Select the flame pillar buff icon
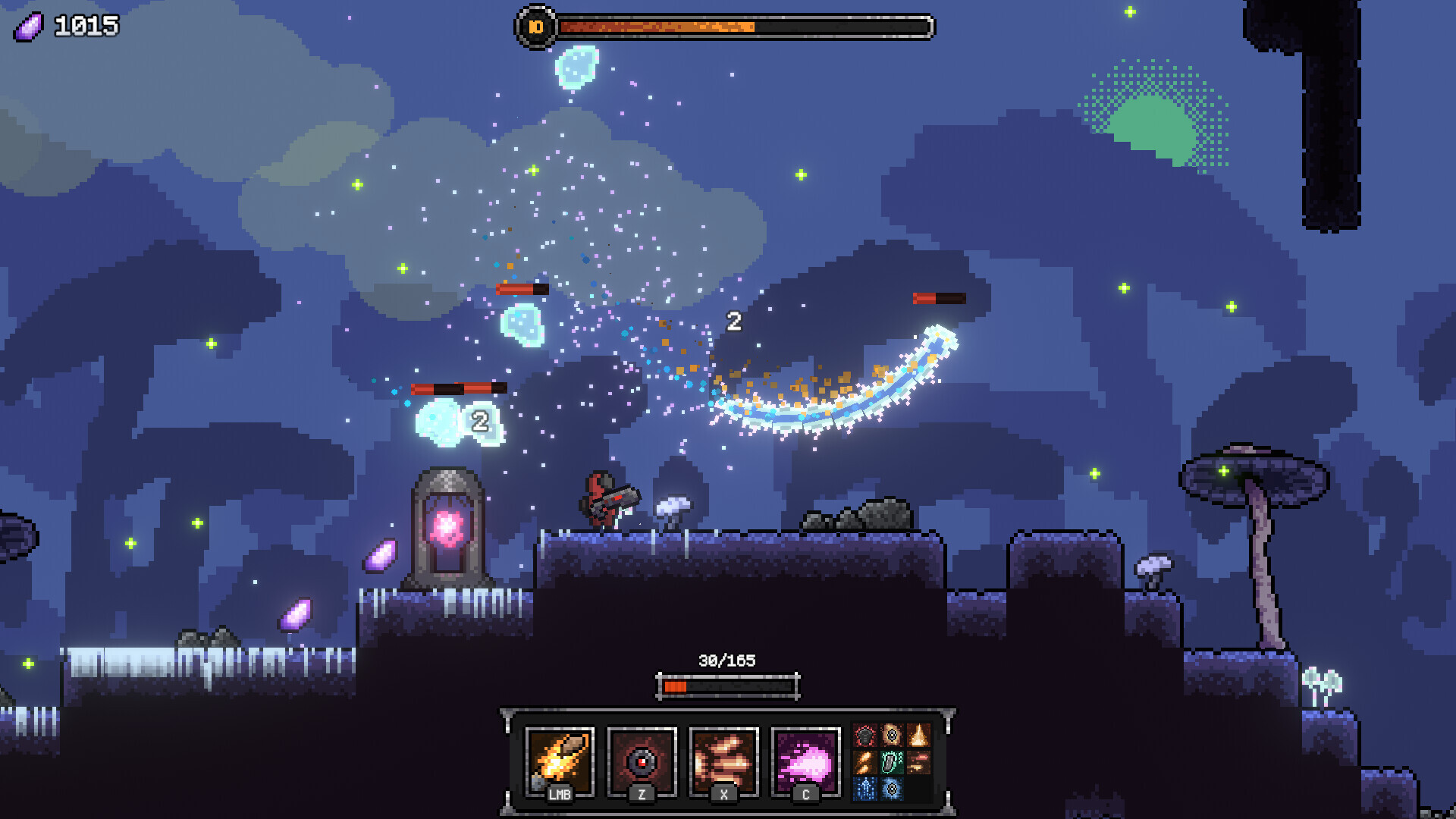Screen dimensions: 1456x819 point(918,735)
